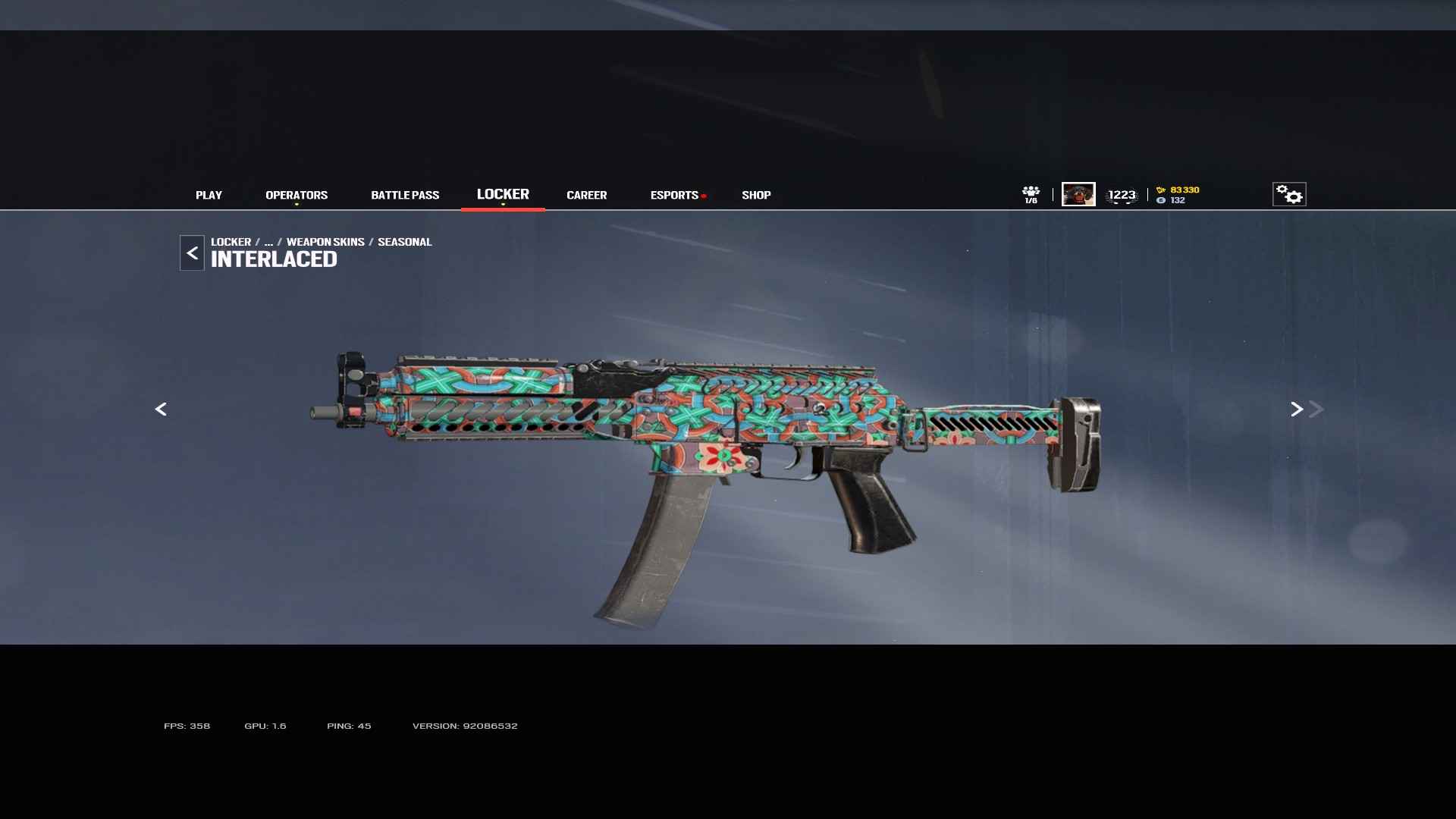Go to Locker breadcrumb link
The width and height of the screenshot is (1456, 819).
pyautogui.click(x=231, y=242)
